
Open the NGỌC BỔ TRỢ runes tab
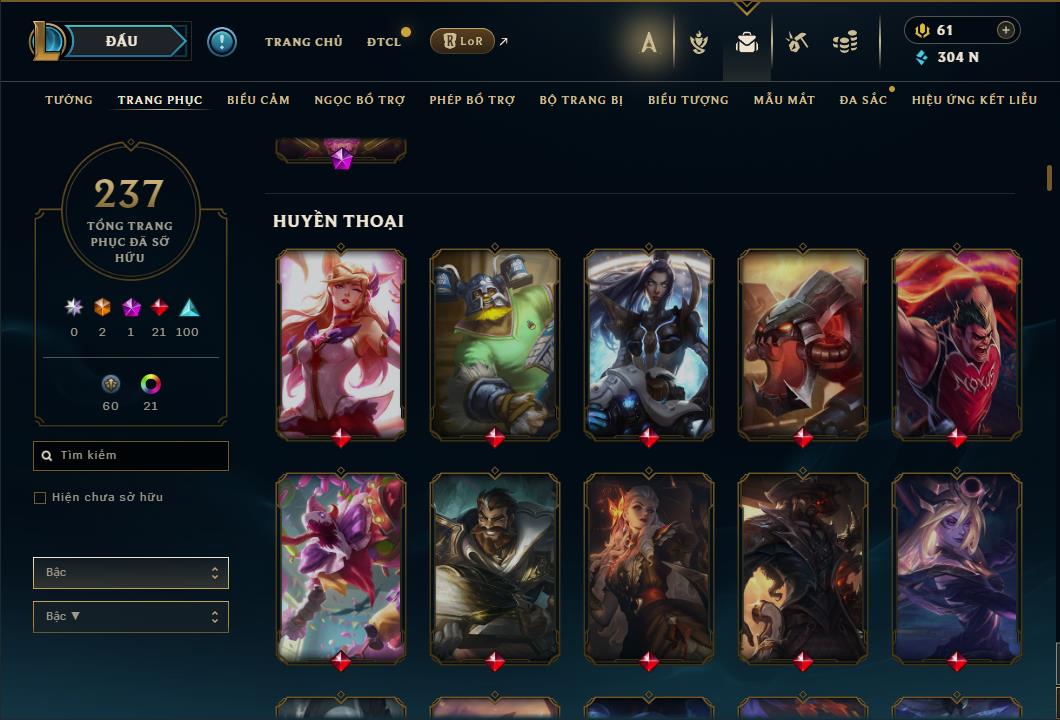359,100
